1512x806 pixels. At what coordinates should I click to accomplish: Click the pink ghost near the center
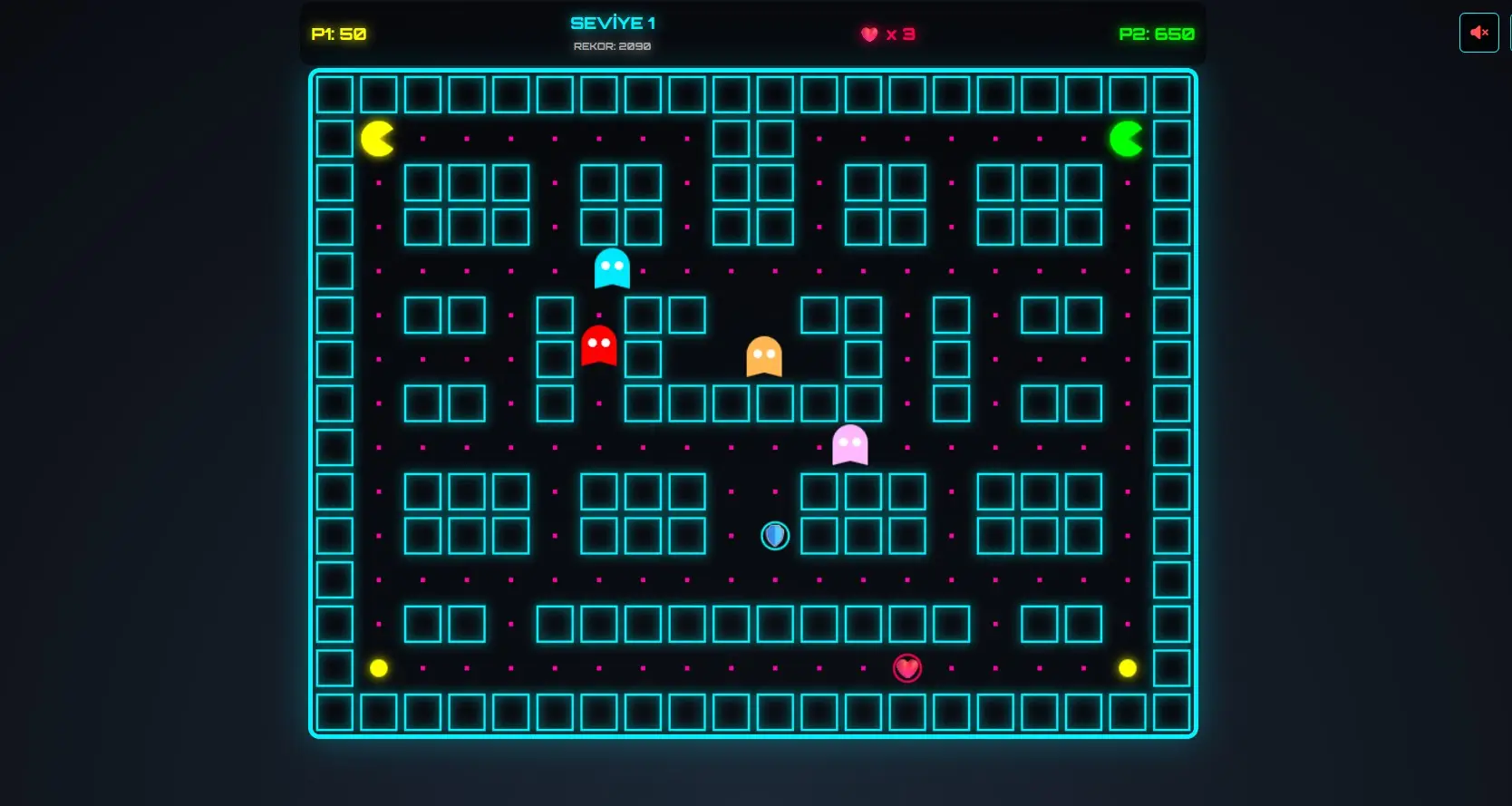(849, 444)
